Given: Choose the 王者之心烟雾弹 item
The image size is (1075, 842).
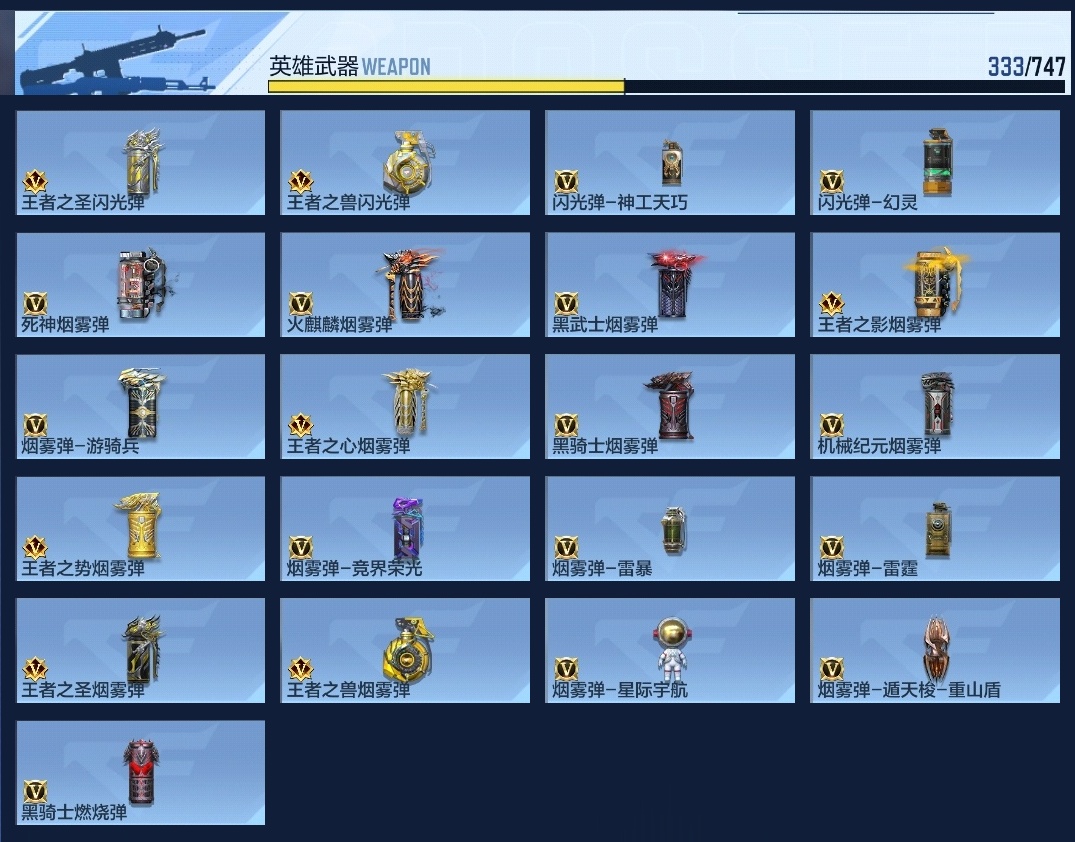Looking at the screenshot, I should [405, 406].
